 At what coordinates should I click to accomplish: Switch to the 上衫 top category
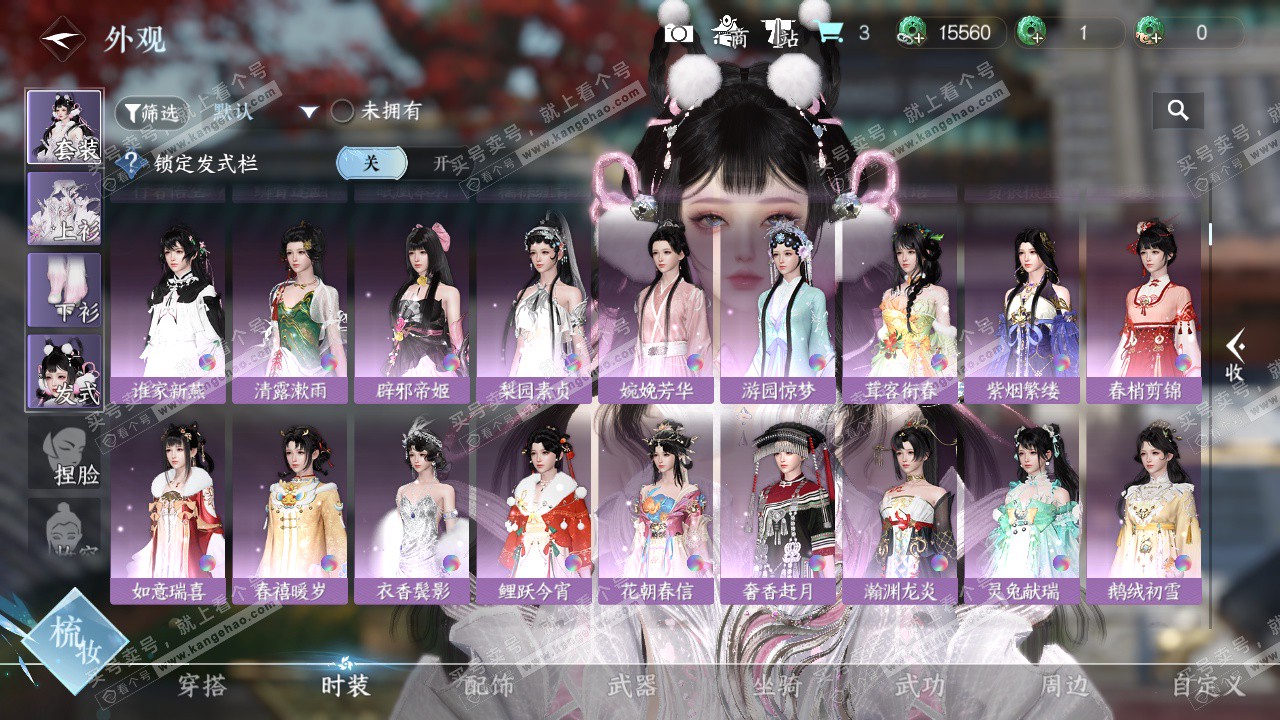pos(64,208)
